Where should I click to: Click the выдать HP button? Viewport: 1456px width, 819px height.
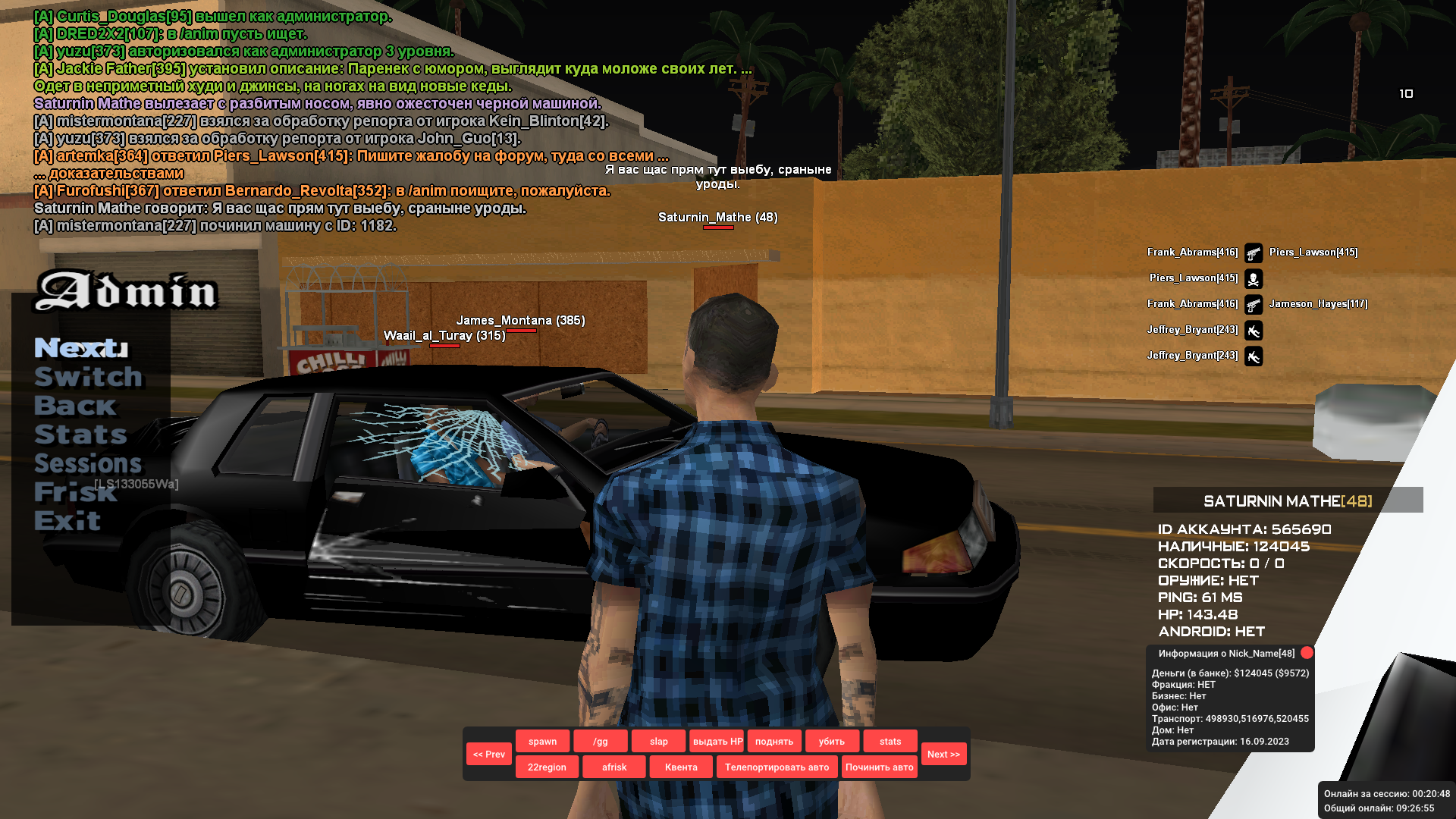click(717, 741)
